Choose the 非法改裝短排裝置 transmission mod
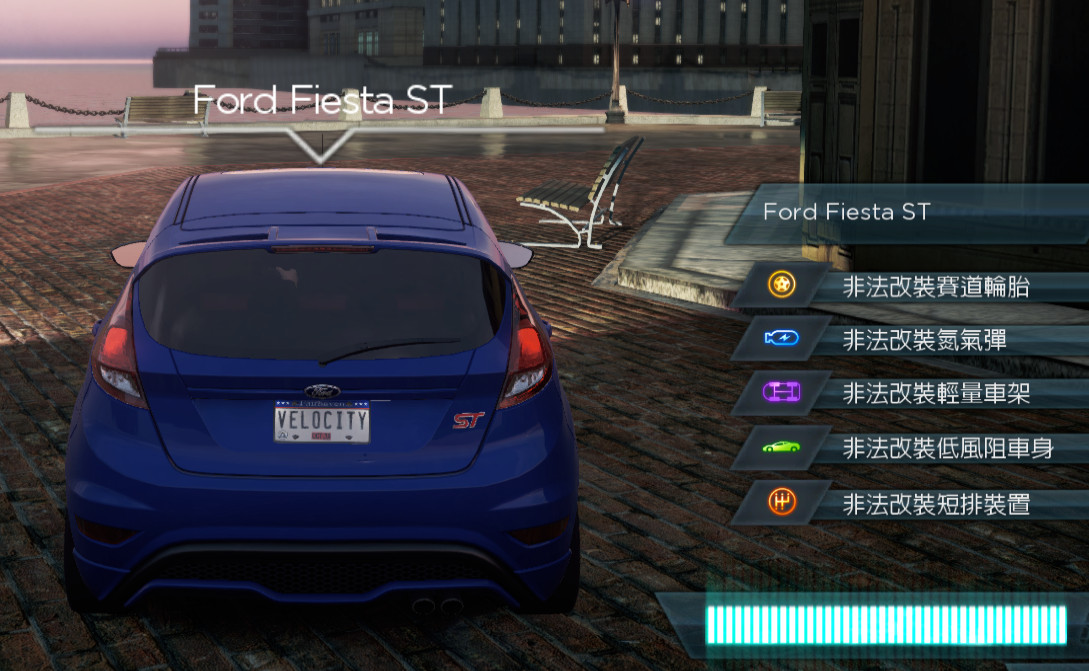The width and height of the screenshot is (1089, 671). [935, 504]
